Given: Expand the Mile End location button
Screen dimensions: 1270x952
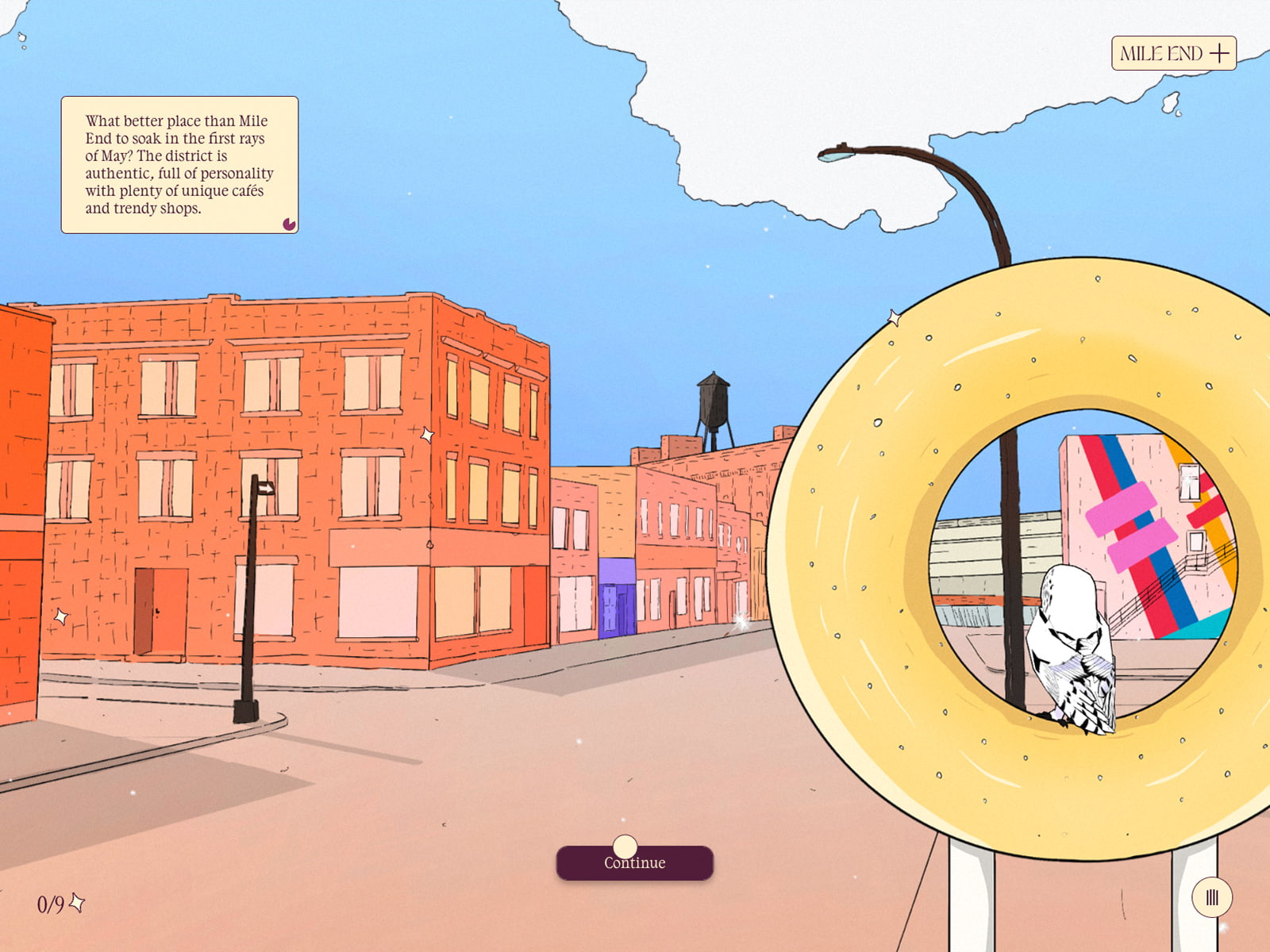Looking at the screenshot, I should pyautogui.click(x=1173, y=53).
